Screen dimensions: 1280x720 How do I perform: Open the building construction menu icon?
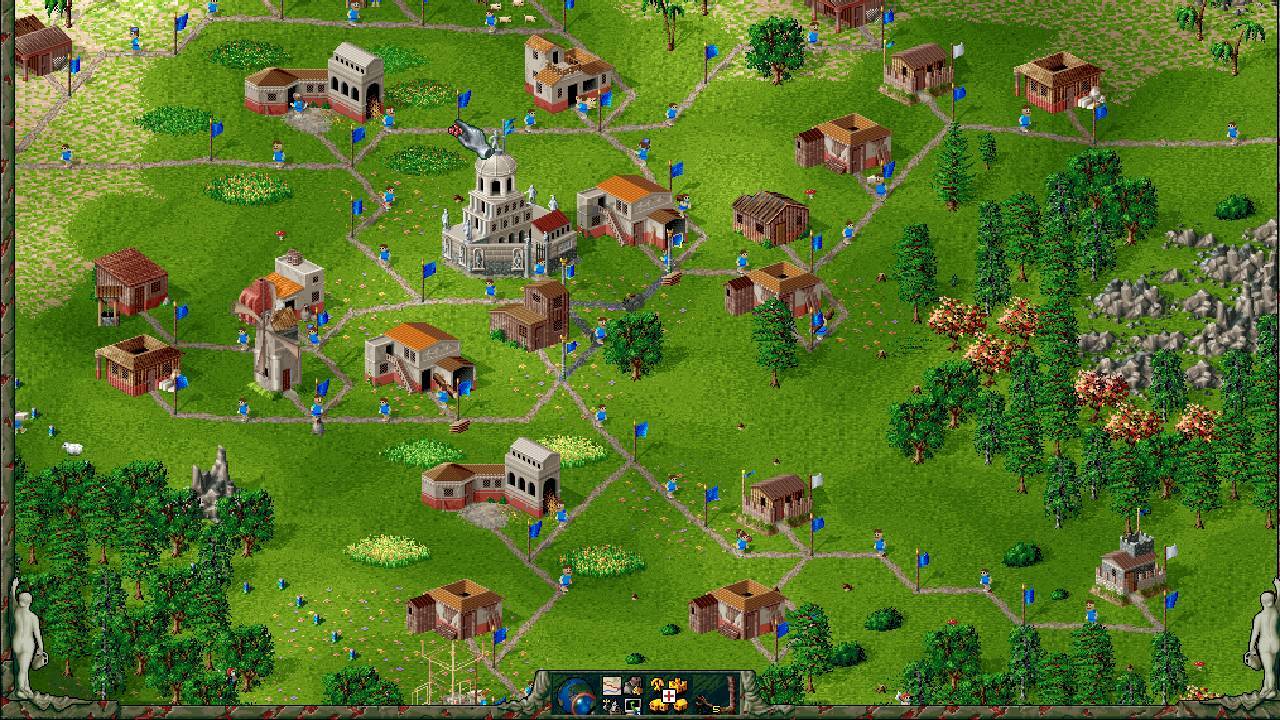point(634,685)
